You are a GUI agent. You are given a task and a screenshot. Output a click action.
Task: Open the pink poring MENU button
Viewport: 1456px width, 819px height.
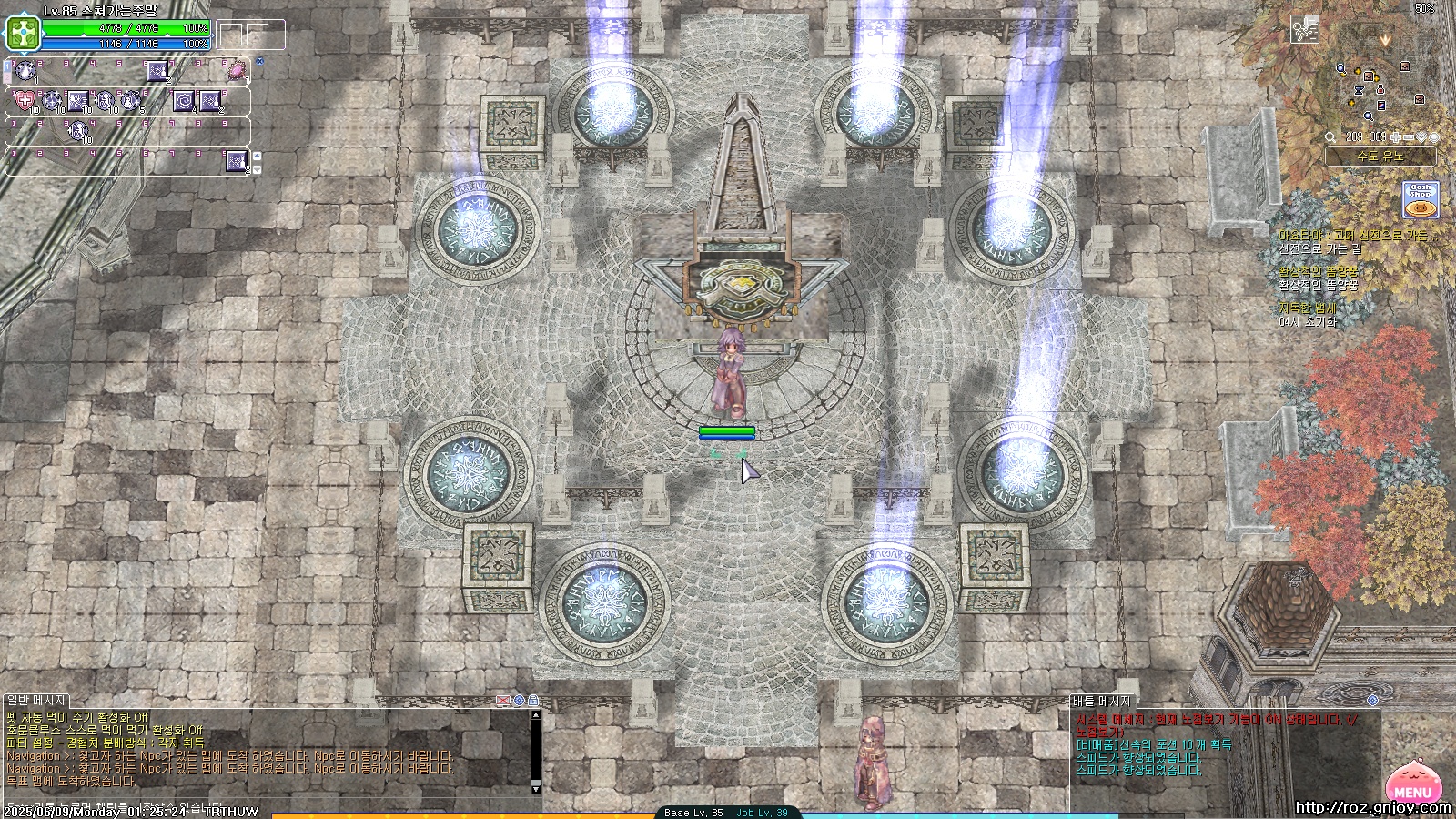pos(1410,784)
